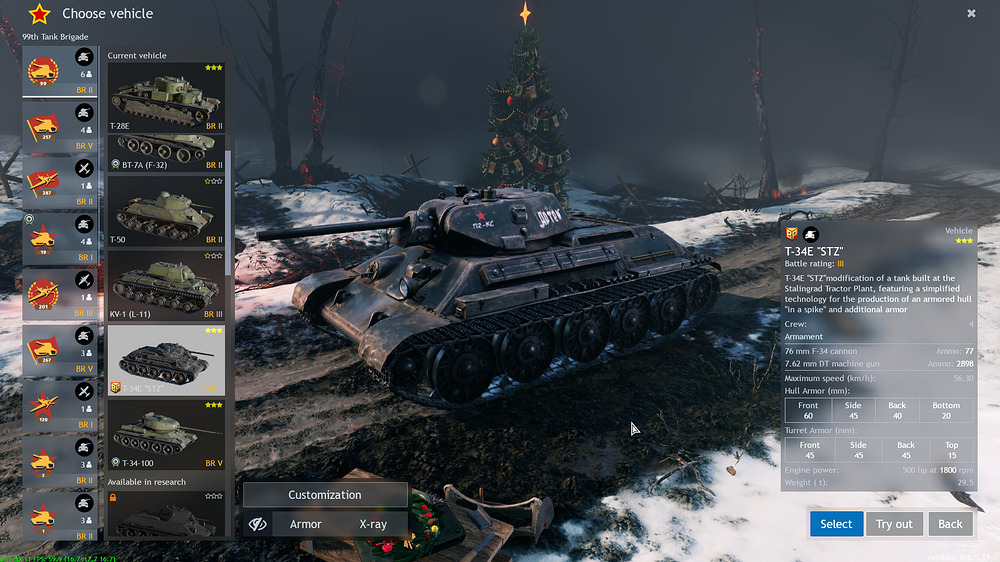Choose the T-34-100 tank card
Viewport: 1000px width, 562px height.
[x=166, y=435]
